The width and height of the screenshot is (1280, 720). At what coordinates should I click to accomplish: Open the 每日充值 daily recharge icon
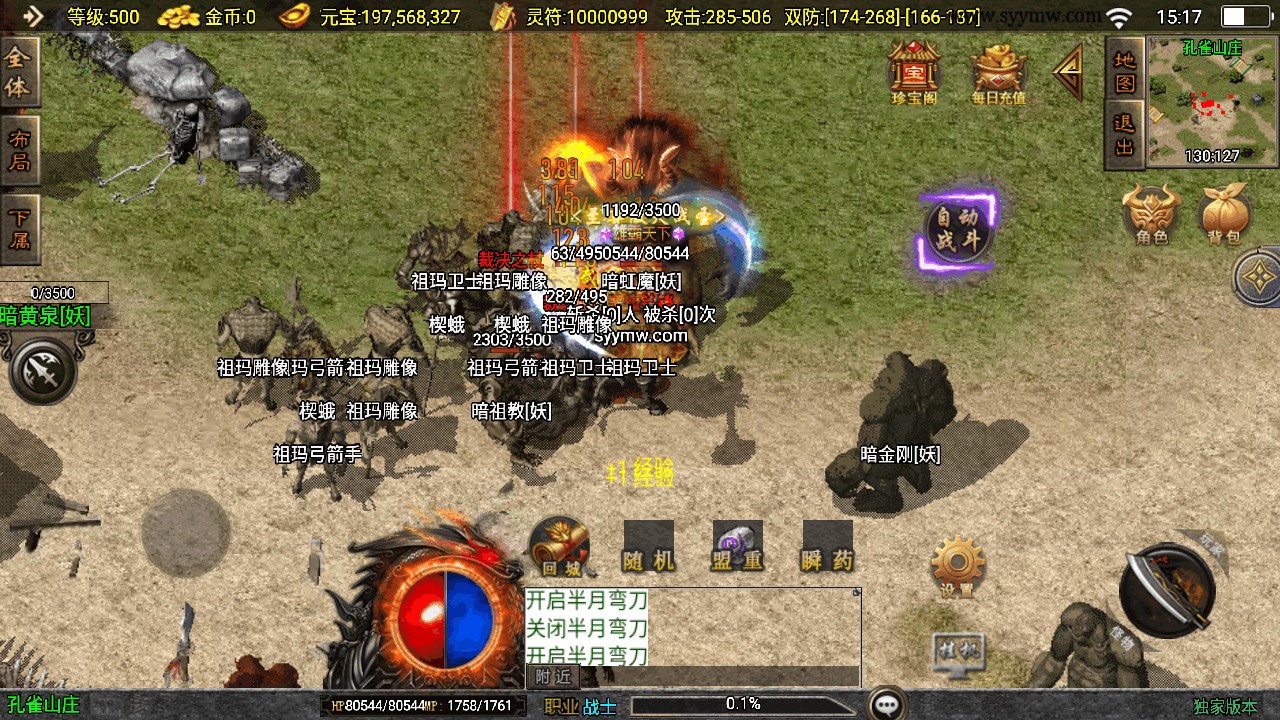pos(998,73)
